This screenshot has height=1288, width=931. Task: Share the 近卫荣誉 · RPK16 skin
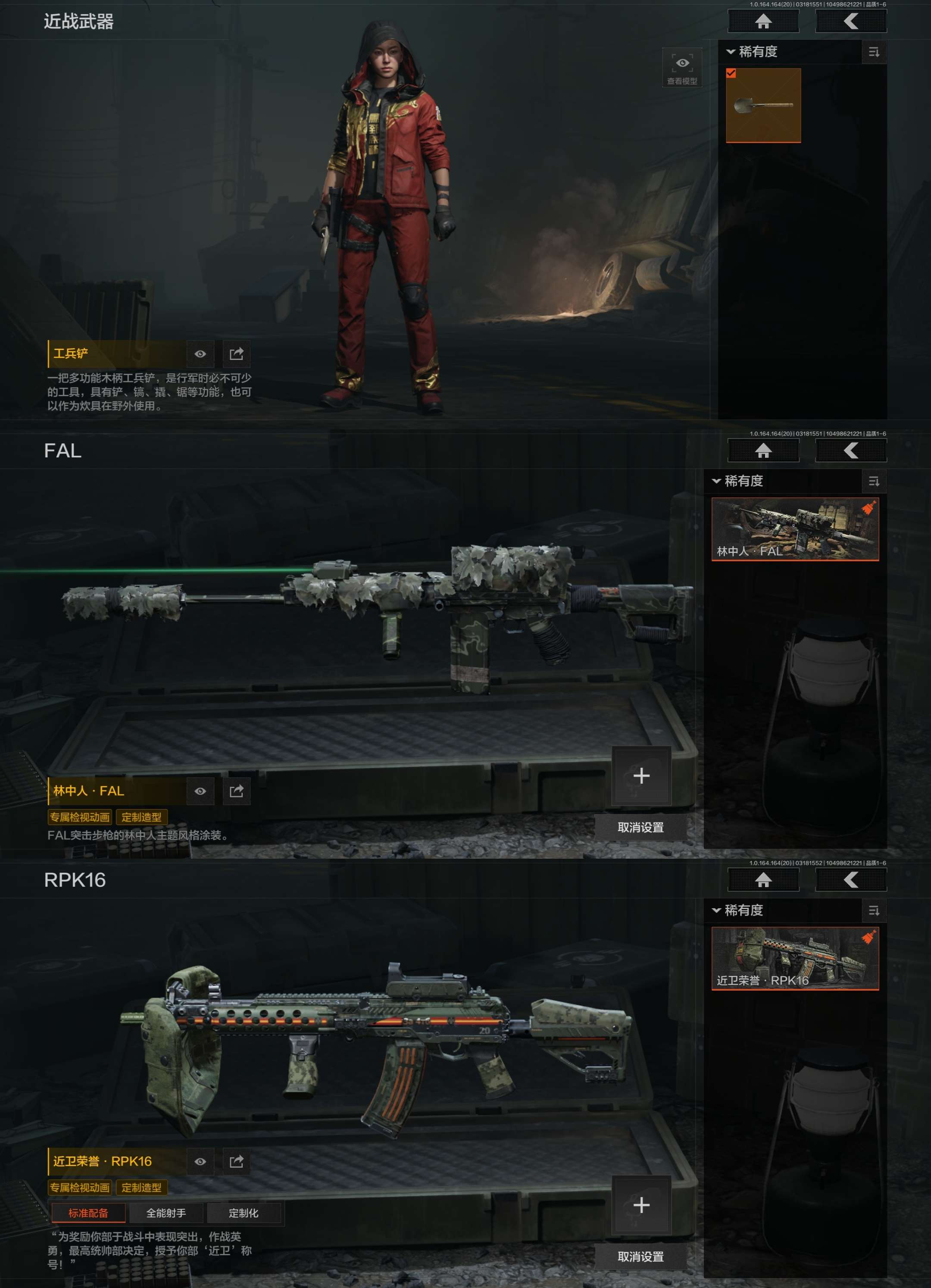[x=236, y=1161]
